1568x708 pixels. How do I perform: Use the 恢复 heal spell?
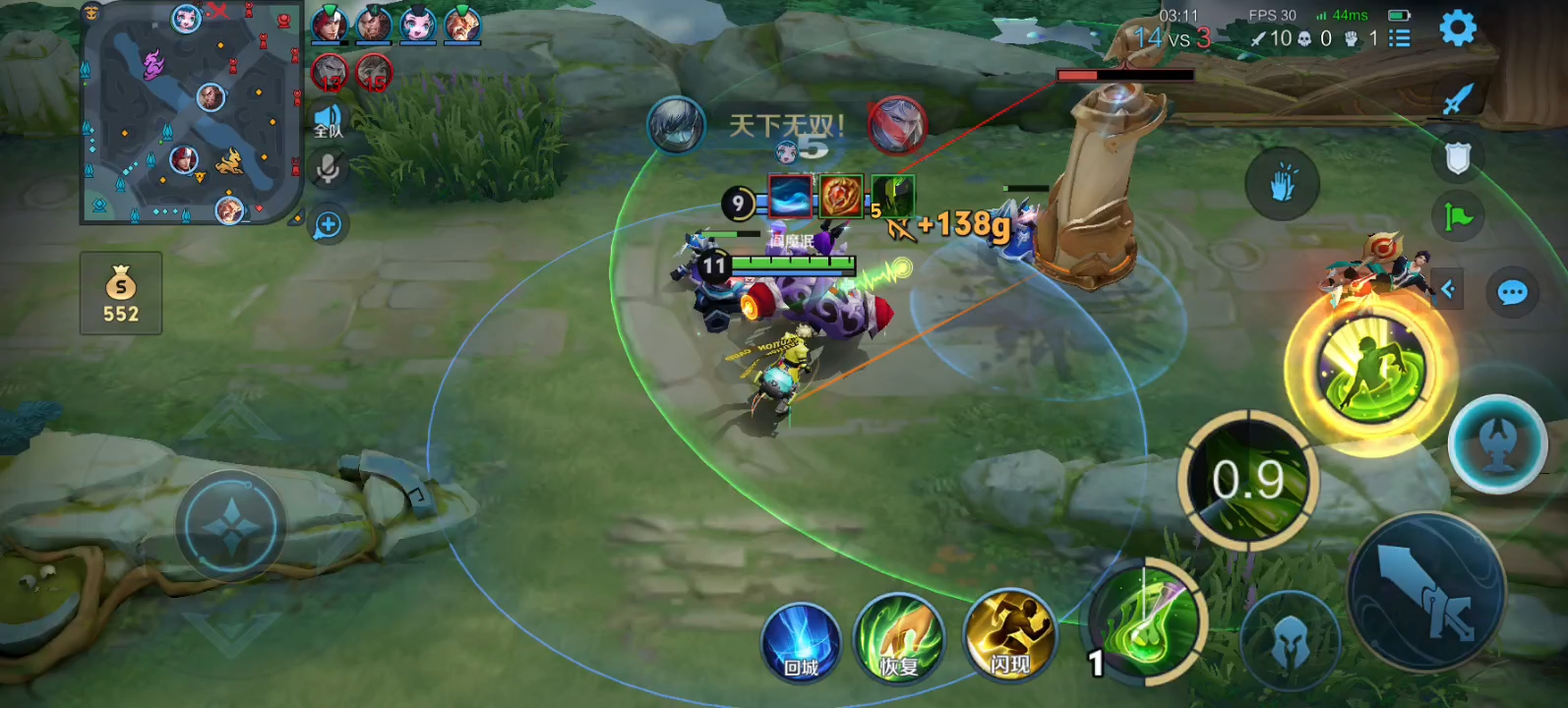(898, 639)
